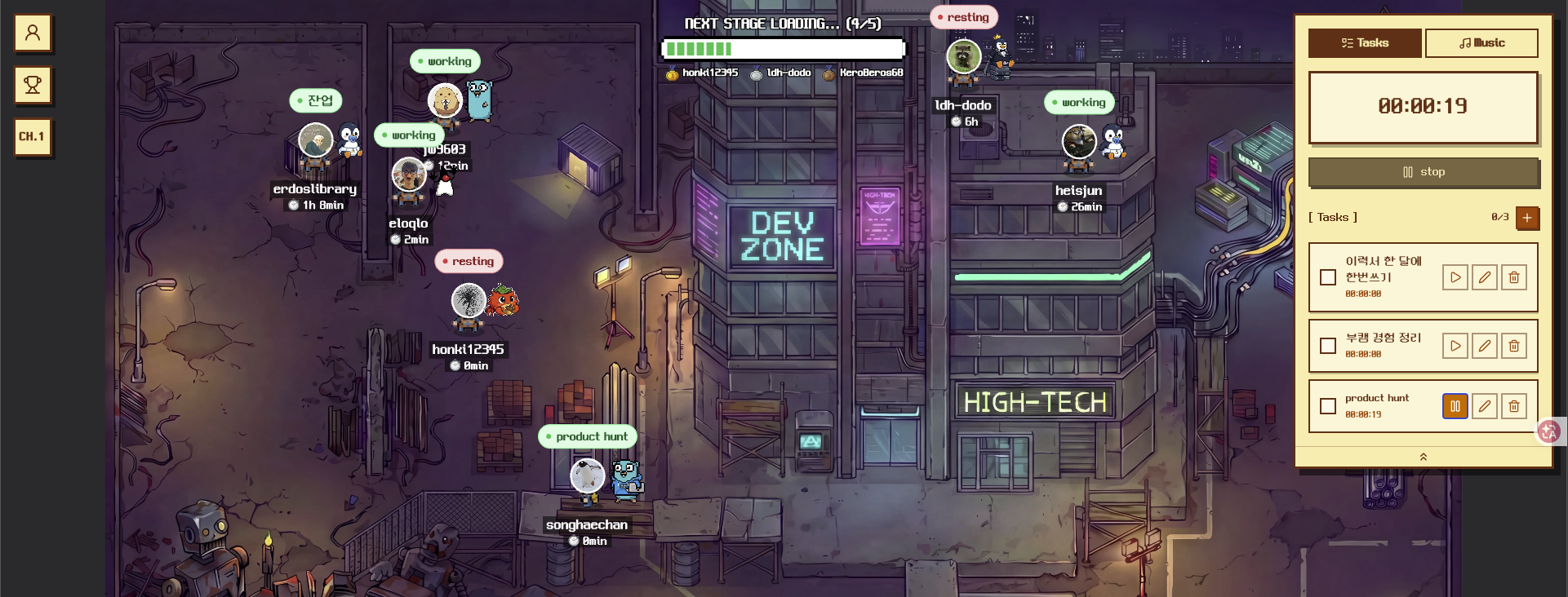Mark the product hunt task as done
The width and height of the screenshot is (1568, 597).
tap(1328, 406)
